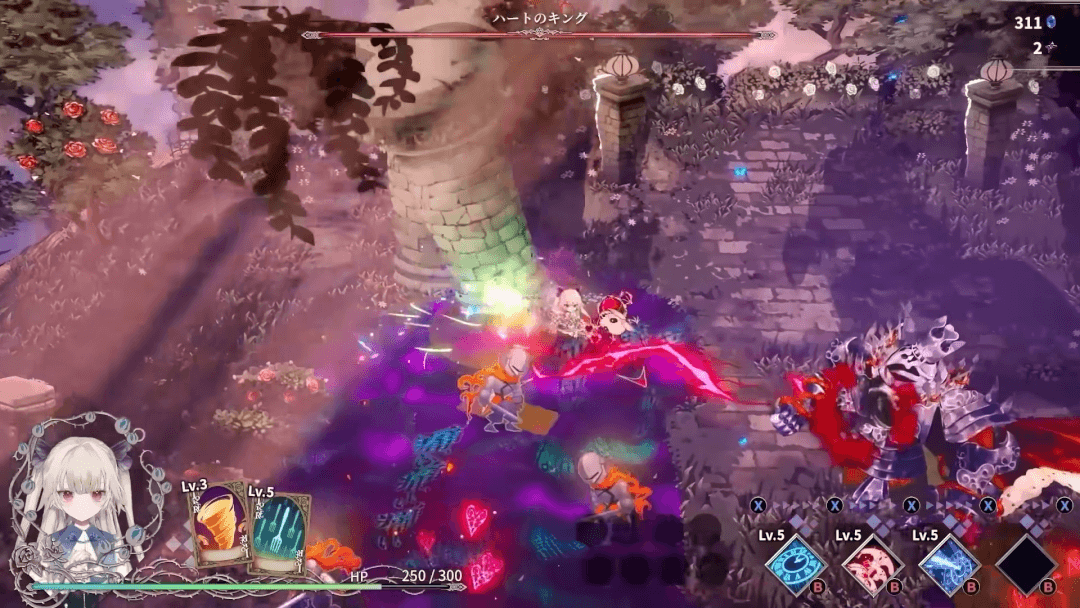Image resolution: width=1080 pixels, height=608 pixels.
Task: Use the Lv.5 red-and-white creature skill
Action: pos(872,564)
